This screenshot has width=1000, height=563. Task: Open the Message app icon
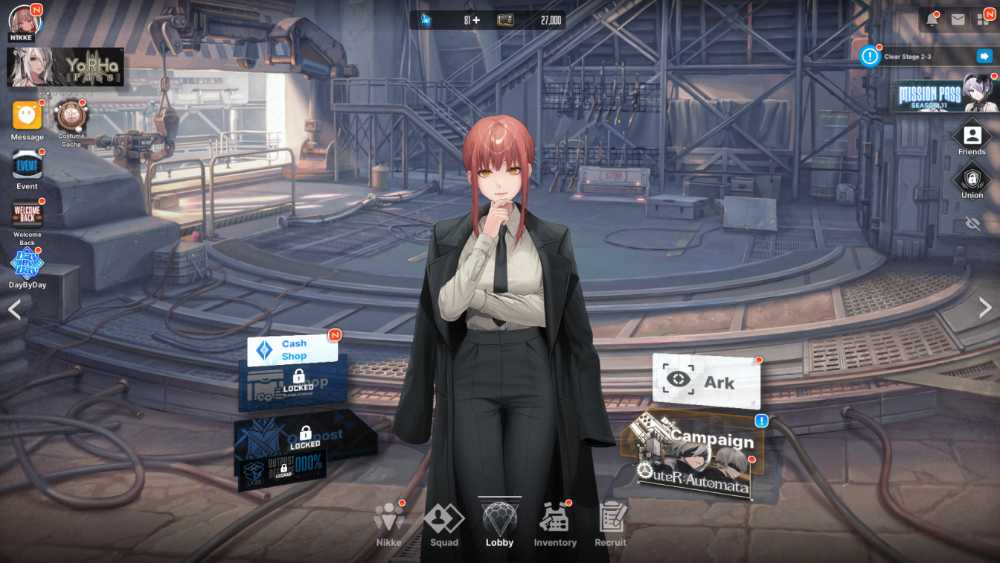click(27, 117)
